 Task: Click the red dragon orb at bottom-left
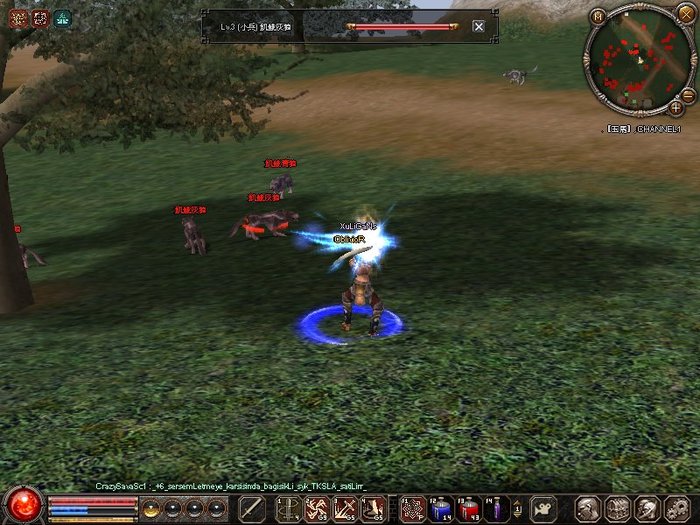coord(24,503)
